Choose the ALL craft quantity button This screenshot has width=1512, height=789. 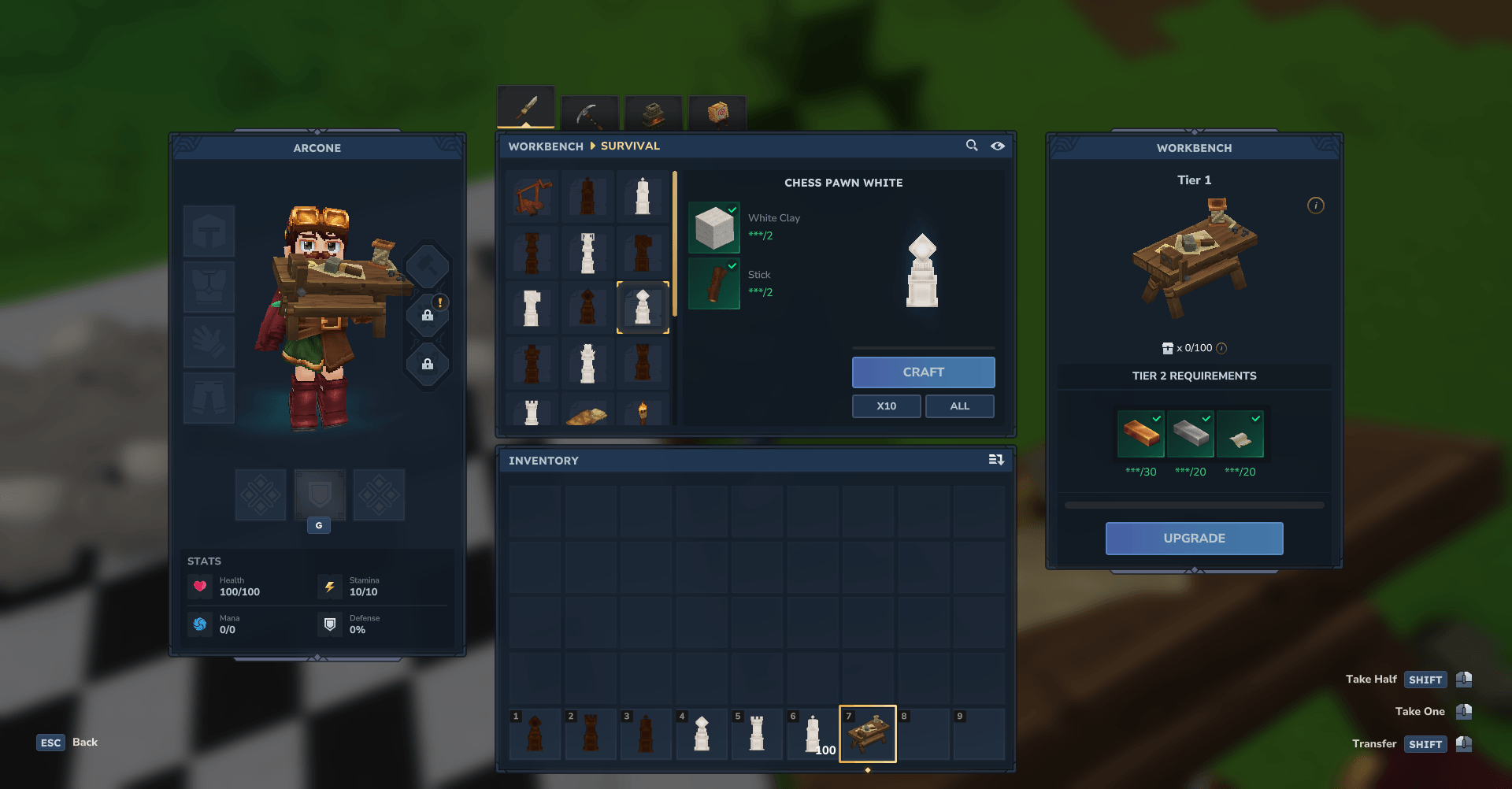959,406
